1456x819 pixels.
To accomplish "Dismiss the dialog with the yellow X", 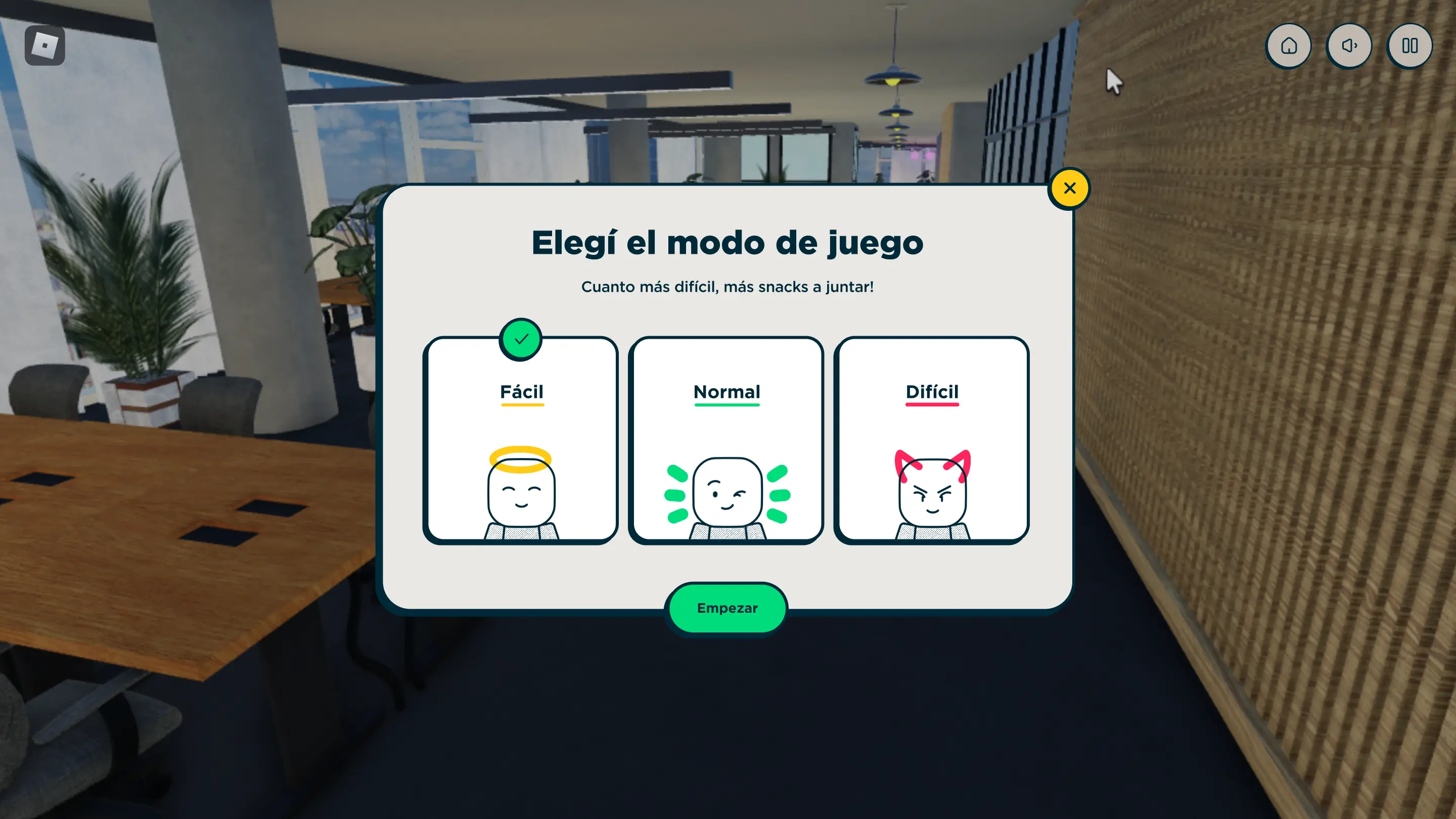I will [x=1069, y=188].
